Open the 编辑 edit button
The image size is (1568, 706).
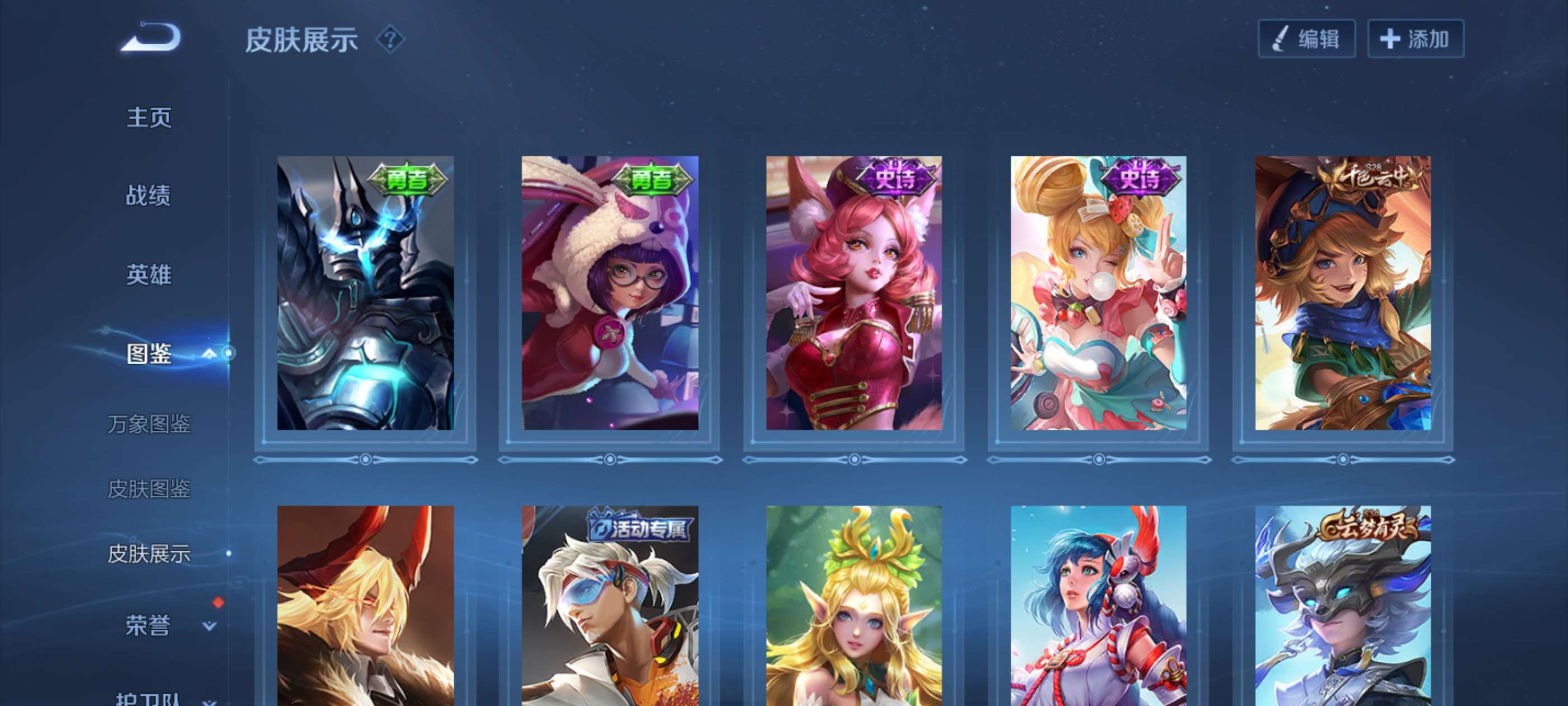[x=1306, y=39]
